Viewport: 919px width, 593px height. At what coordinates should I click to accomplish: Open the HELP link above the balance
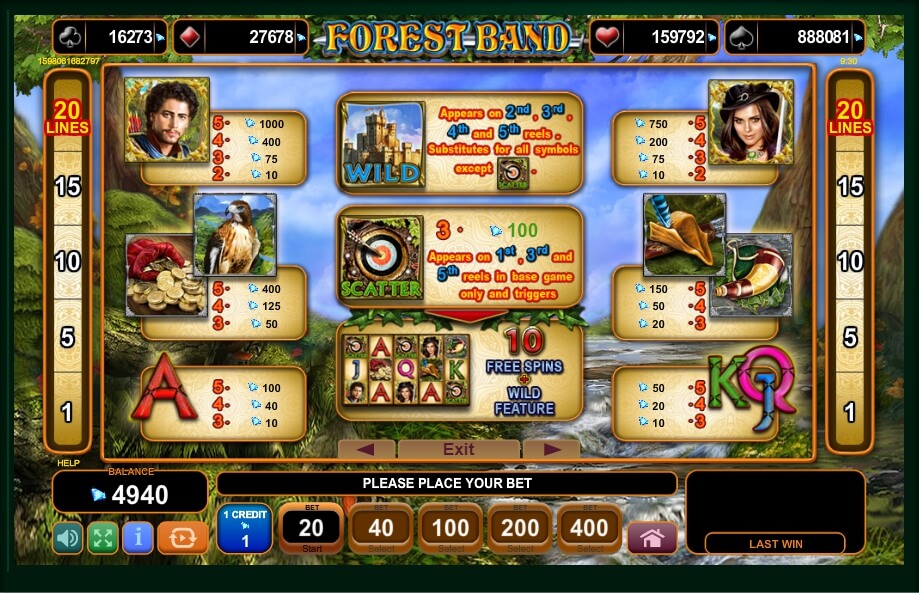pos(67,463)
